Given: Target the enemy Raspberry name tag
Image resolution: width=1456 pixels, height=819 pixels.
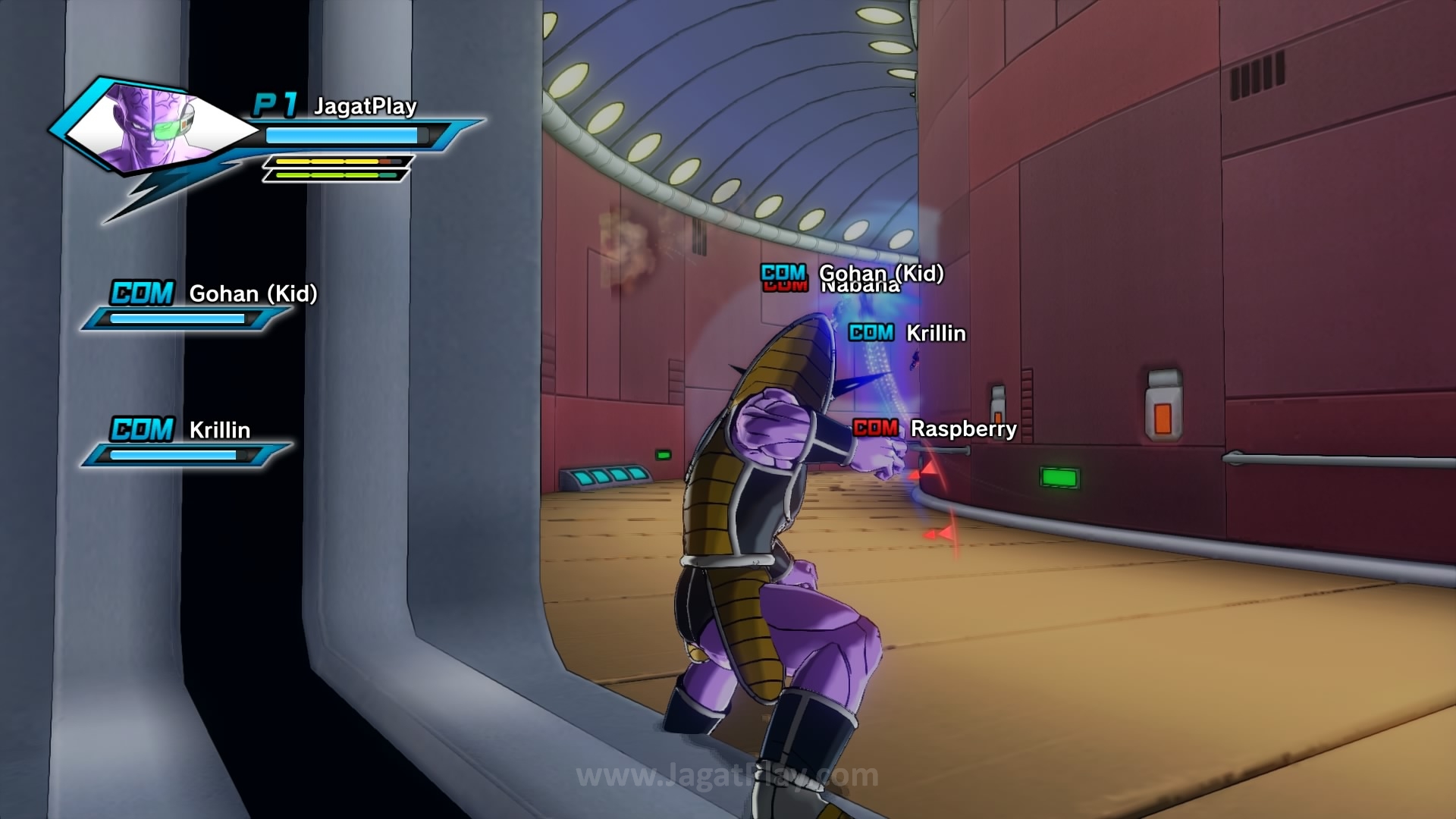Looking at the screenshot, I should [962, 428].
